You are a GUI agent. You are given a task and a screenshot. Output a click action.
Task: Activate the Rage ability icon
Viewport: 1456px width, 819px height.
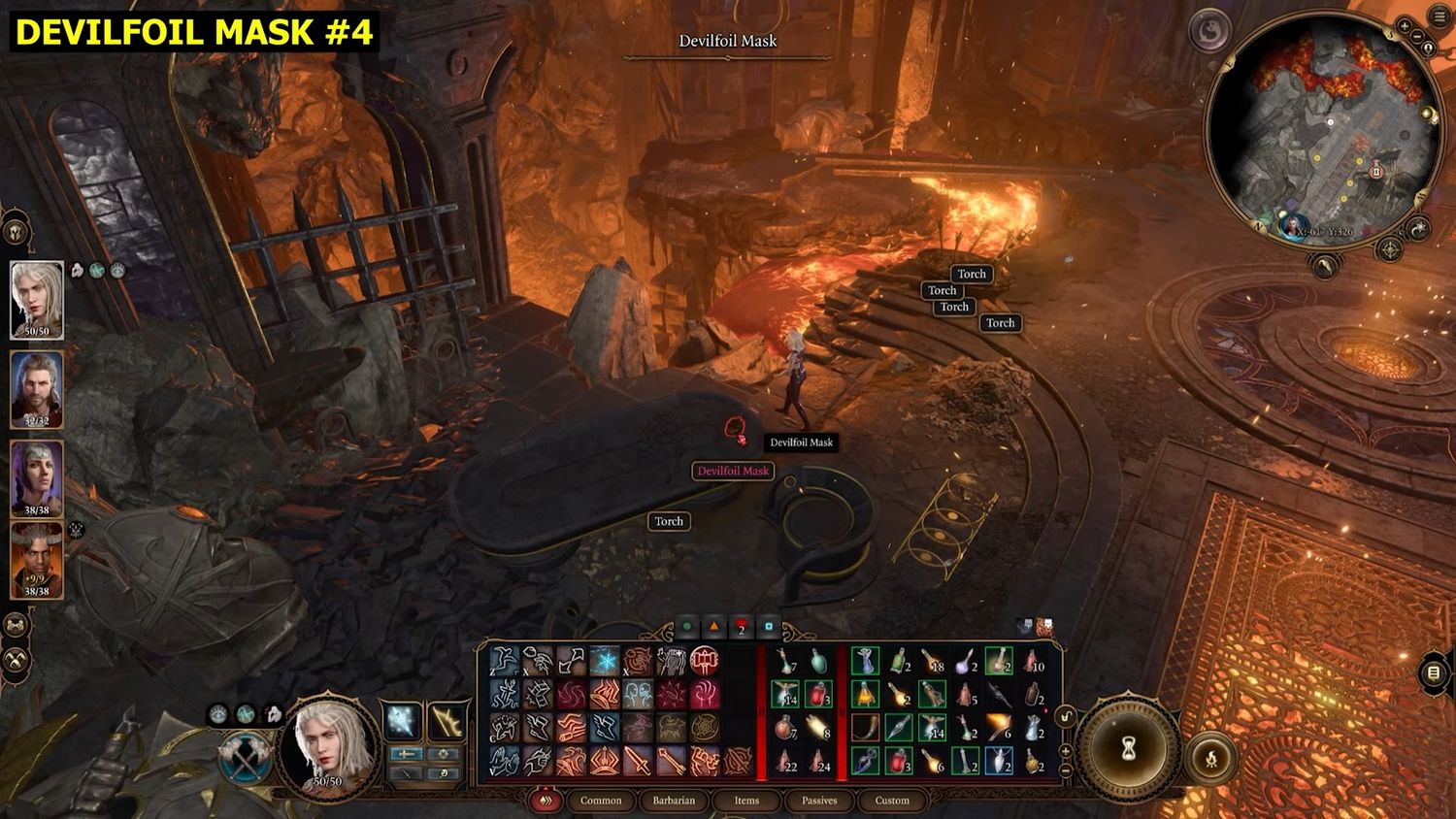click(705, 661)
